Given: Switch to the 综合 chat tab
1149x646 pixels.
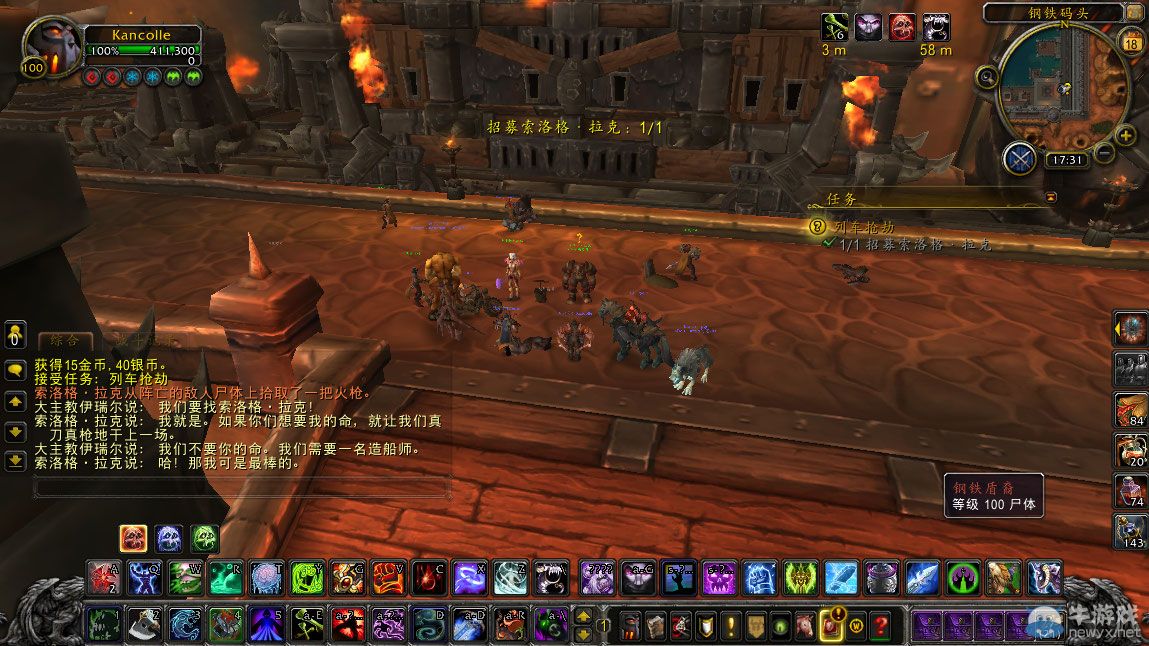Looking at the screenshot, I should coord(64,341).
